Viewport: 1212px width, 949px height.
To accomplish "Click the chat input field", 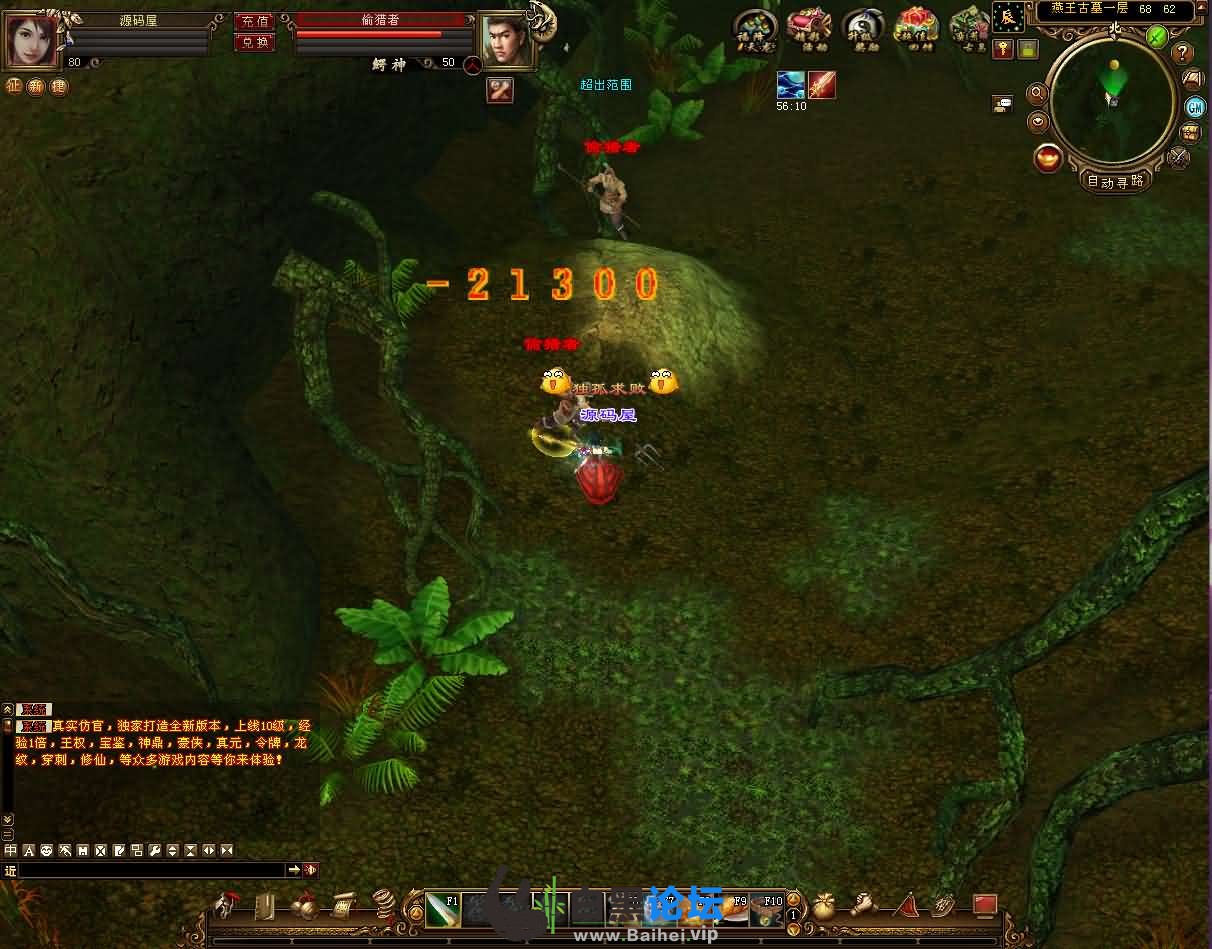I will (x=152, y=871).
